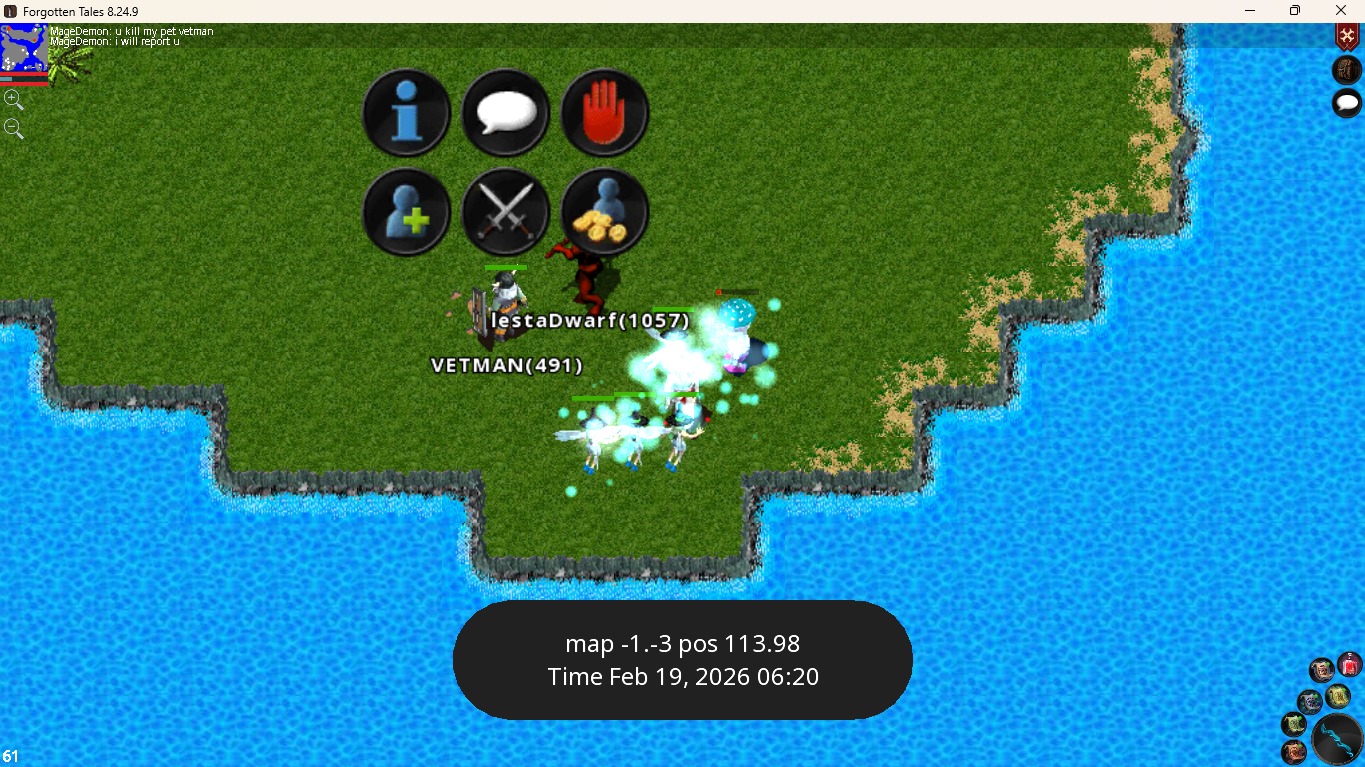This screenshot has height=767, width=1365.
Task: Activate the blue lightning sword attack button
Action: pyautogui.click(x=1337, y=739)
